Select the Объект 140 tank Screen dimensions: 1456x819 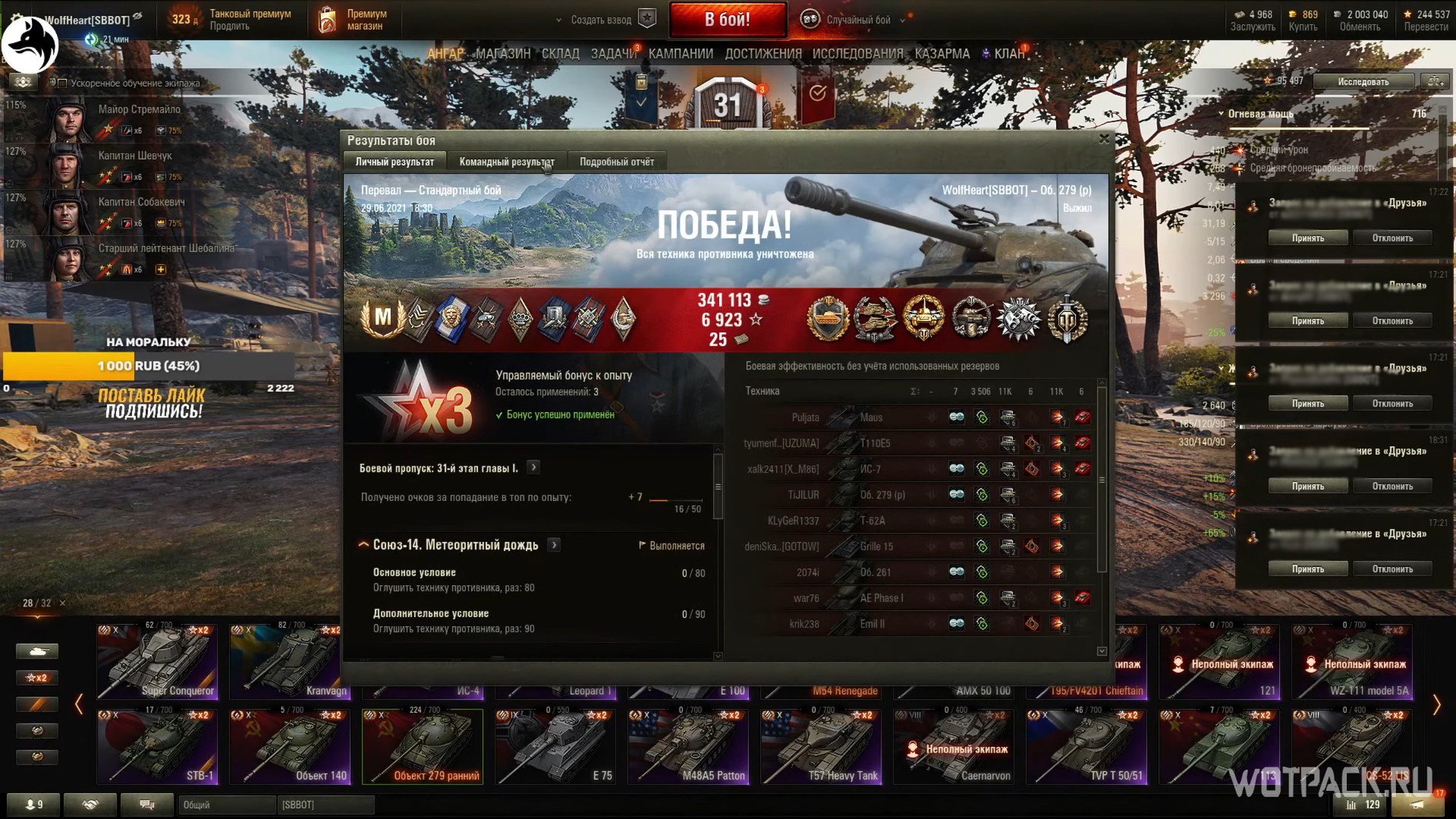coord(290,745)
